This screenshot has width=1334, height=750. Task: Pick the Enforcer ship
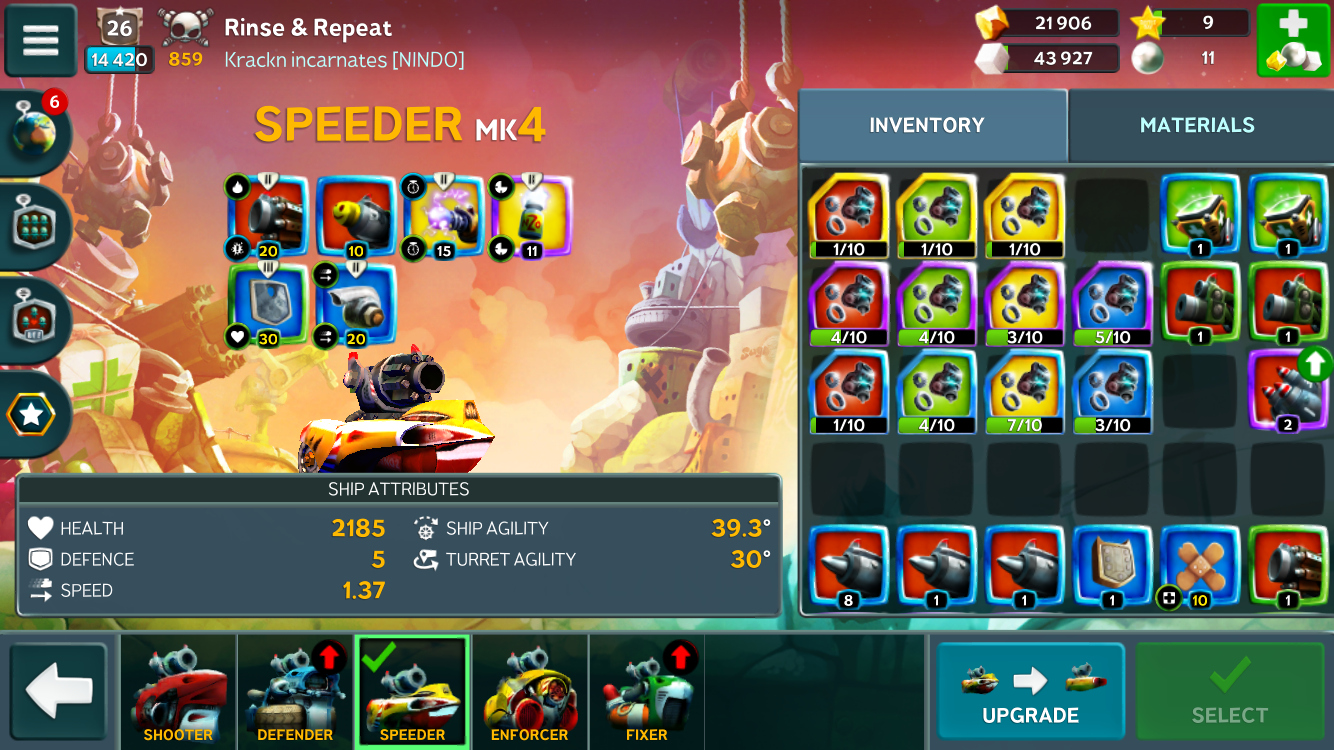click(529, 692)
